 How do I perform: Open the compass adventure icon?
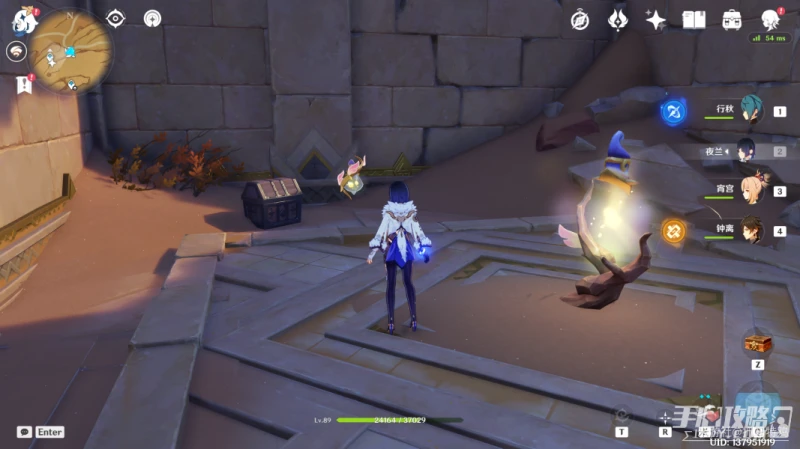coord(580,19)
